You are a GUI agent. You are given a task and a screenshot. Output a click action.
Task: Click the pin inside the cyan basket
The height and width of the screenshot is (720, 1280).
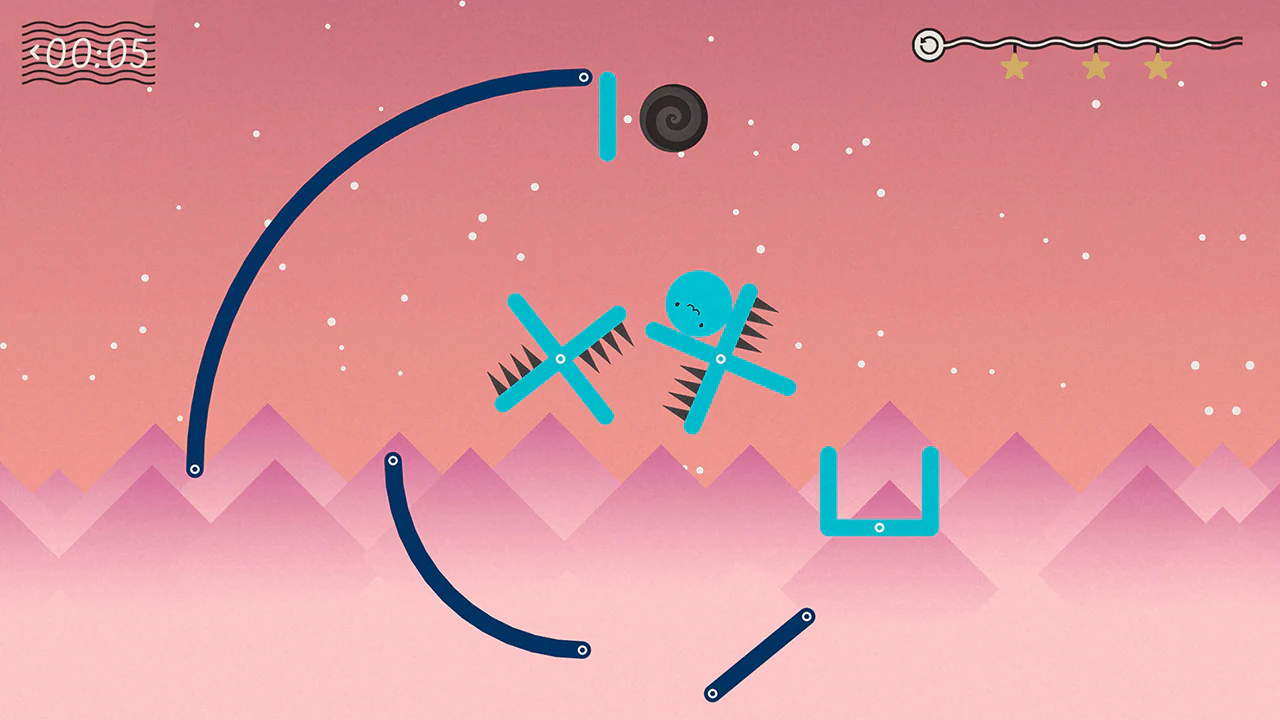pos(881,525)
